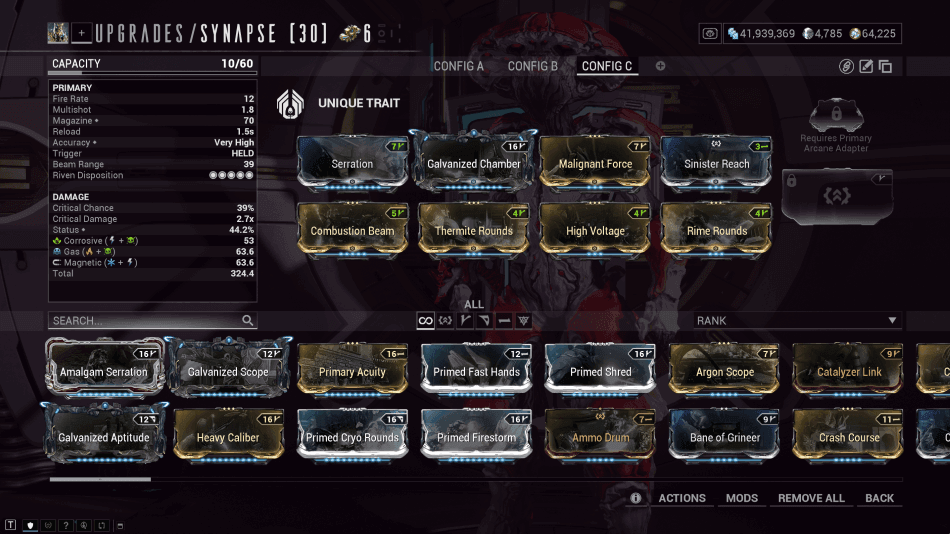The image size is (950, 534).
Task: Add a new config with the plus icon
Action: (x=660, y=66)
